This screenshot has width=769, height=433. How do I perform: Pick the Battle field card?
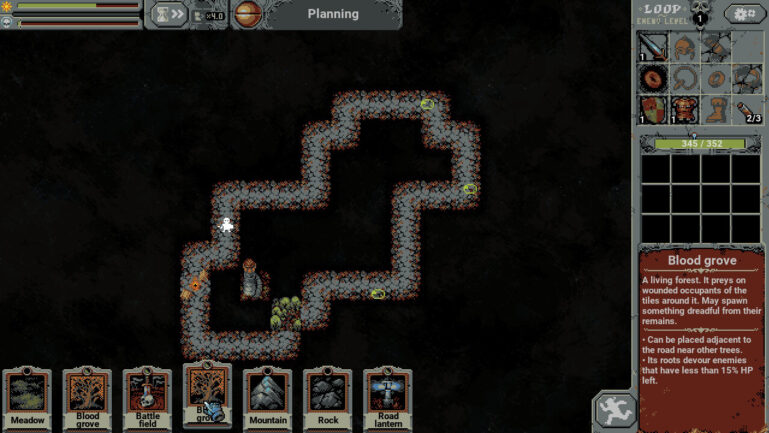tap(147, 399)
